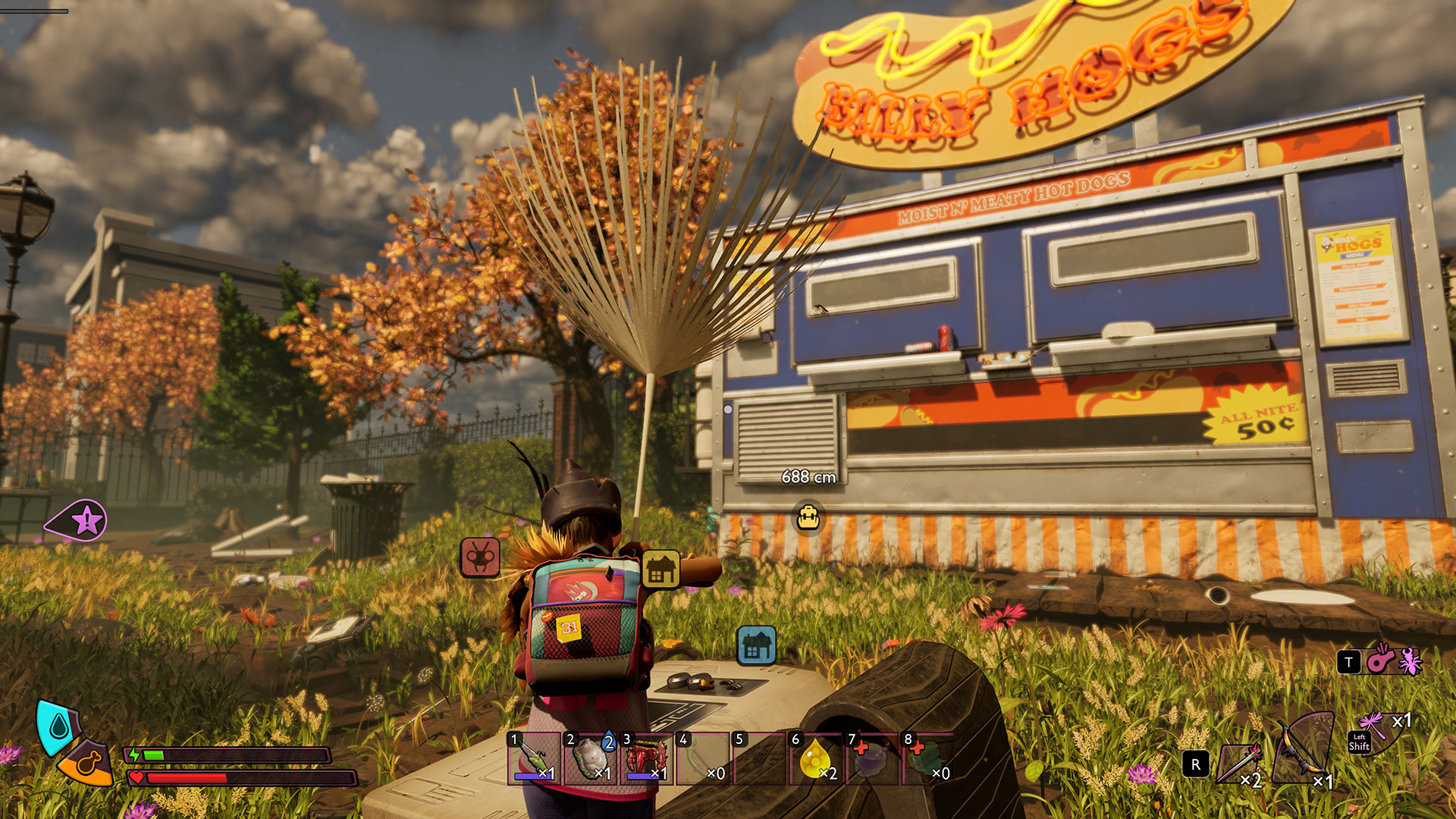Image resolution: width=1456 pixels, height=819 pixels.
Task: Pick the green leaf bandage in slot 8
Action: tap(927, 758)
